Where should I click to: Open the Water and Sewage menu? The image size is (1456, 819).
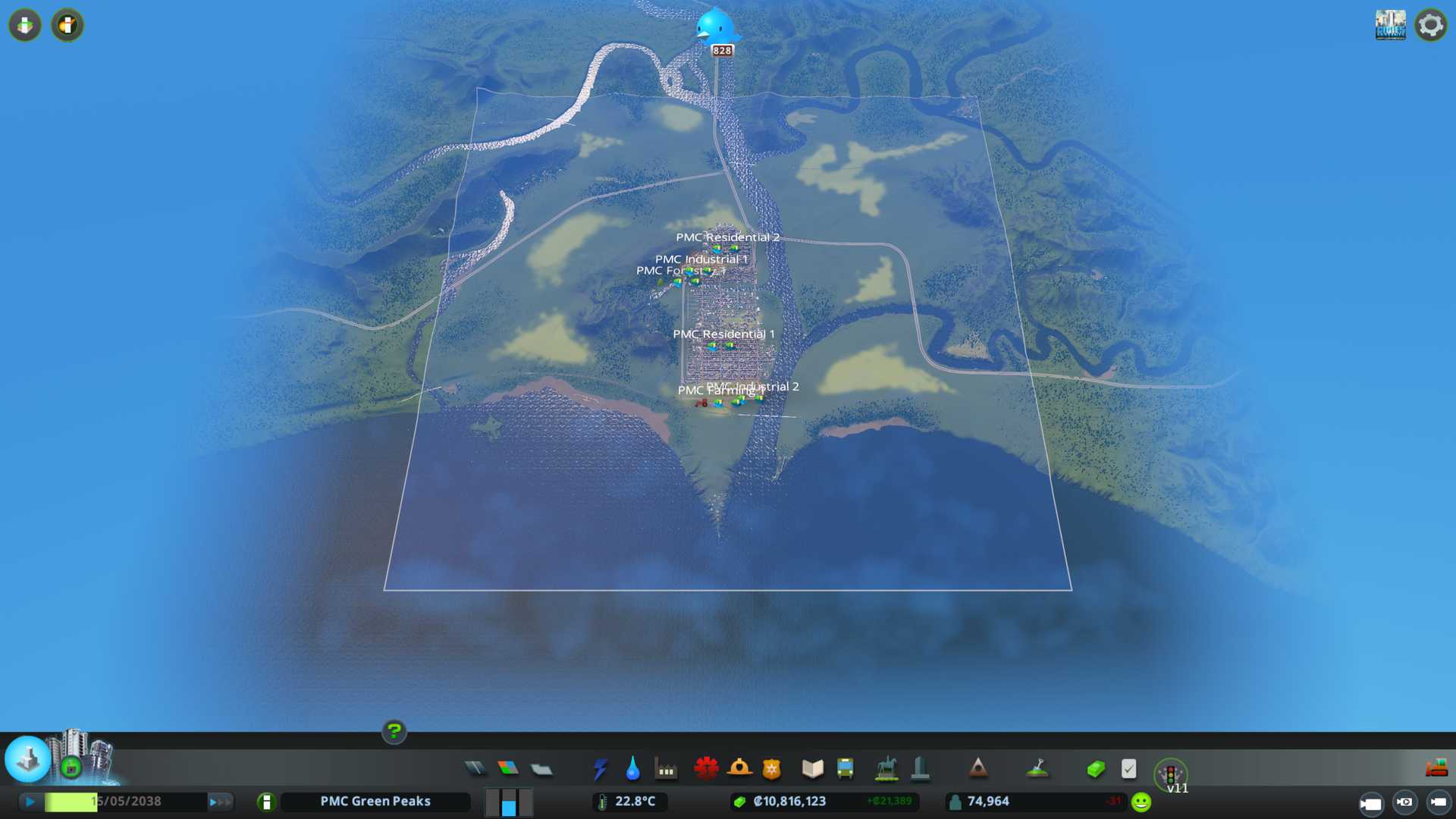coord(632,769)
